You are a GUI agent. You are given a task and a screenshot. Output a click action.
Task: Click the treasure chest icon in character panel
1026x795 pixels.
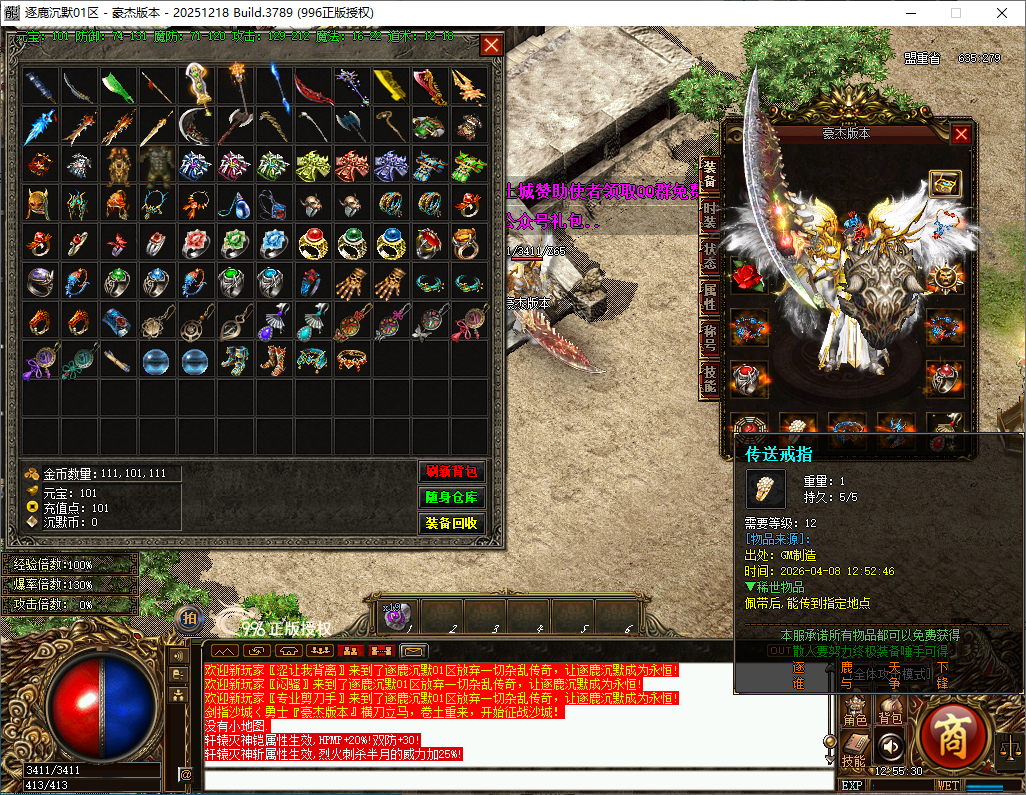pos(944,183)
